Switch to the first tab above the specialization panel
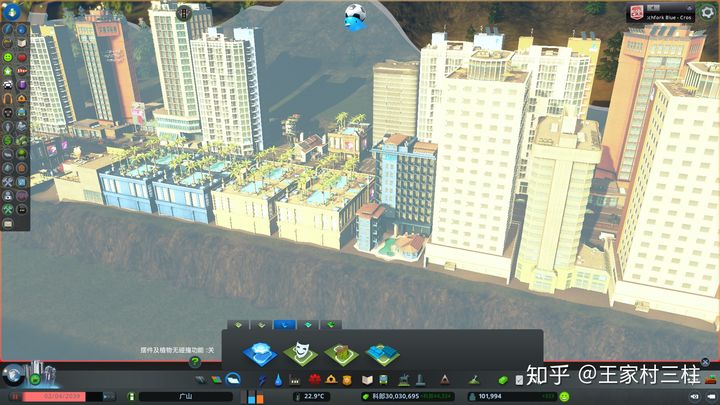The height and width of the screenshot is (405, 720). (238, 325)
